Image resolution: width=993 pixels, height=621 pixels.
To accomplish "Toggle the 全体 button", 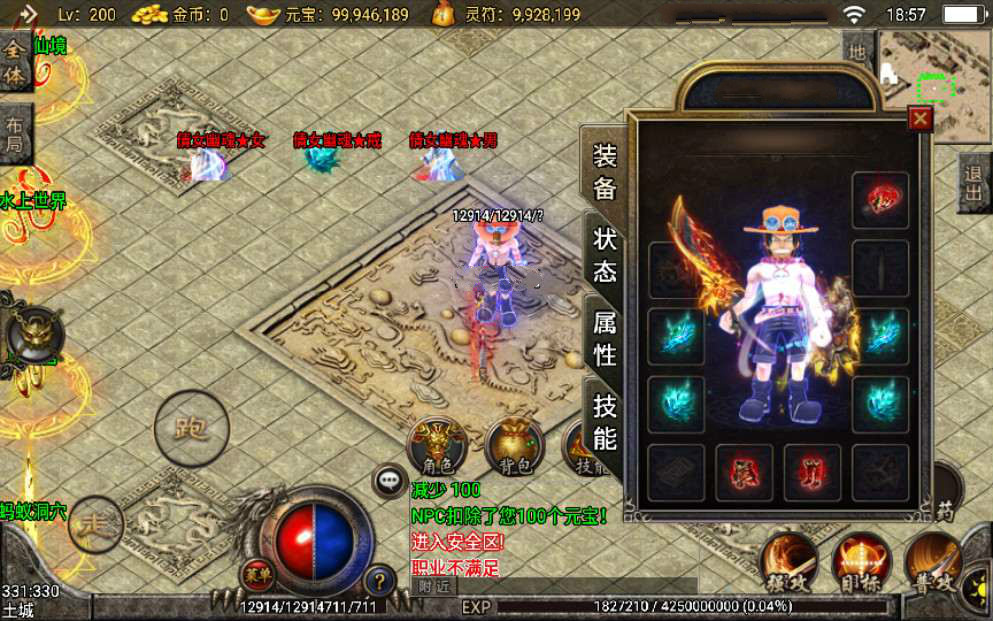I will pos(15,62).
